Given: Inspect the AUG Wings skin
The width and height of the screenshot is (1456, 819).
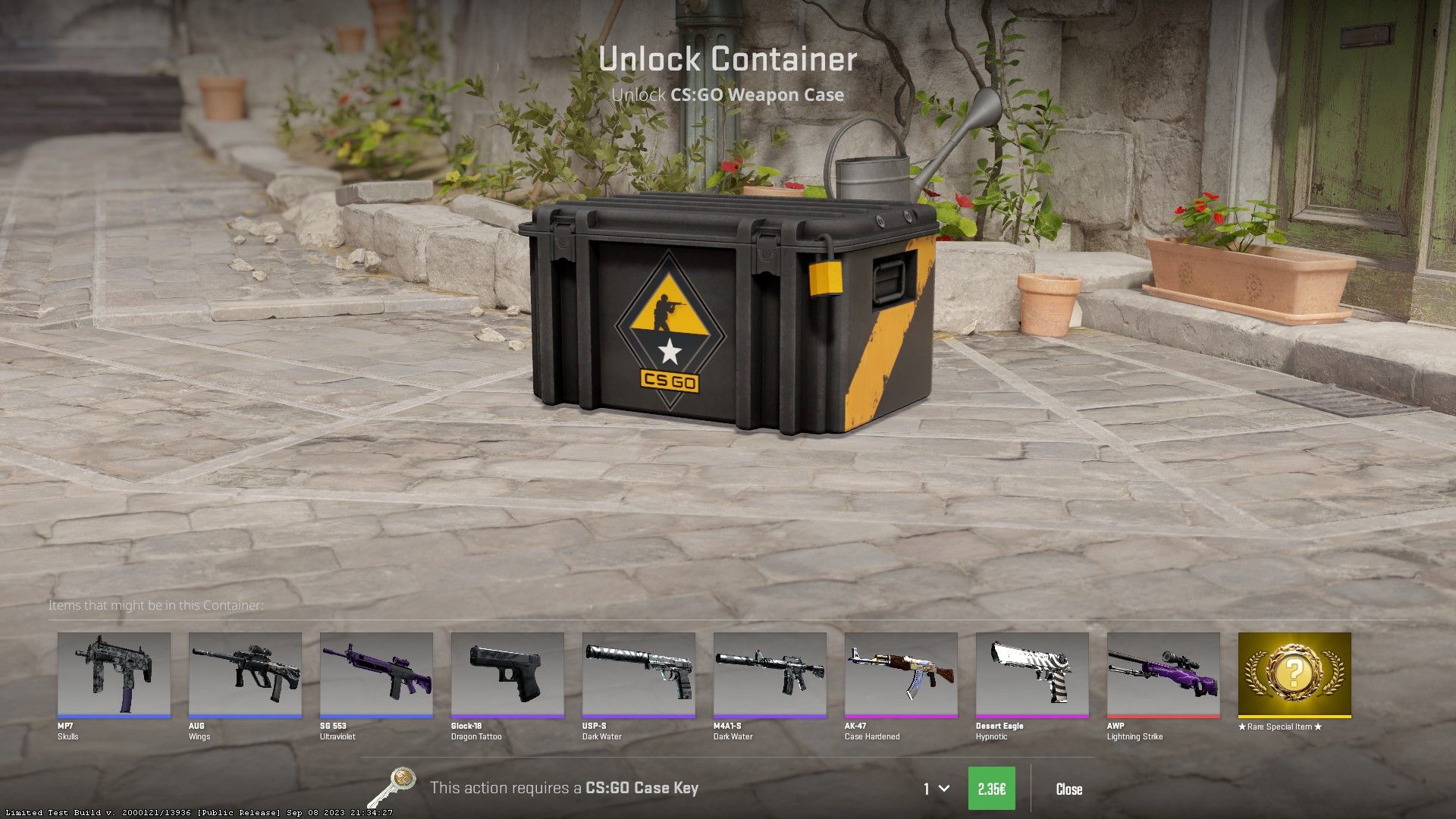Looking at the screenshot, I should tap(245, 674).
